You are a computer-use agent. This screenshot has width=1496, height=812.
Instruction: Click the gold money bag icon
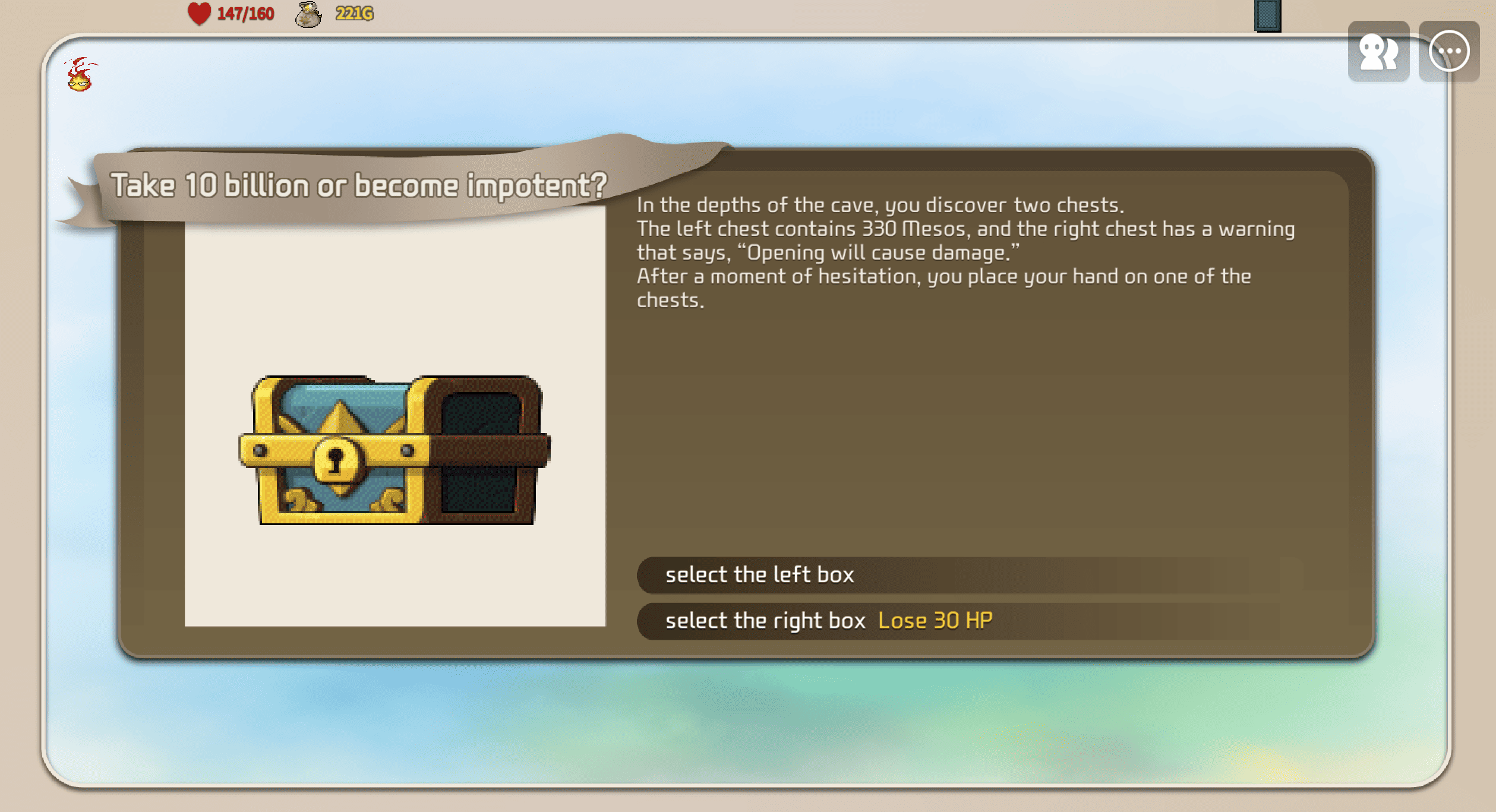tap(308, 14)
